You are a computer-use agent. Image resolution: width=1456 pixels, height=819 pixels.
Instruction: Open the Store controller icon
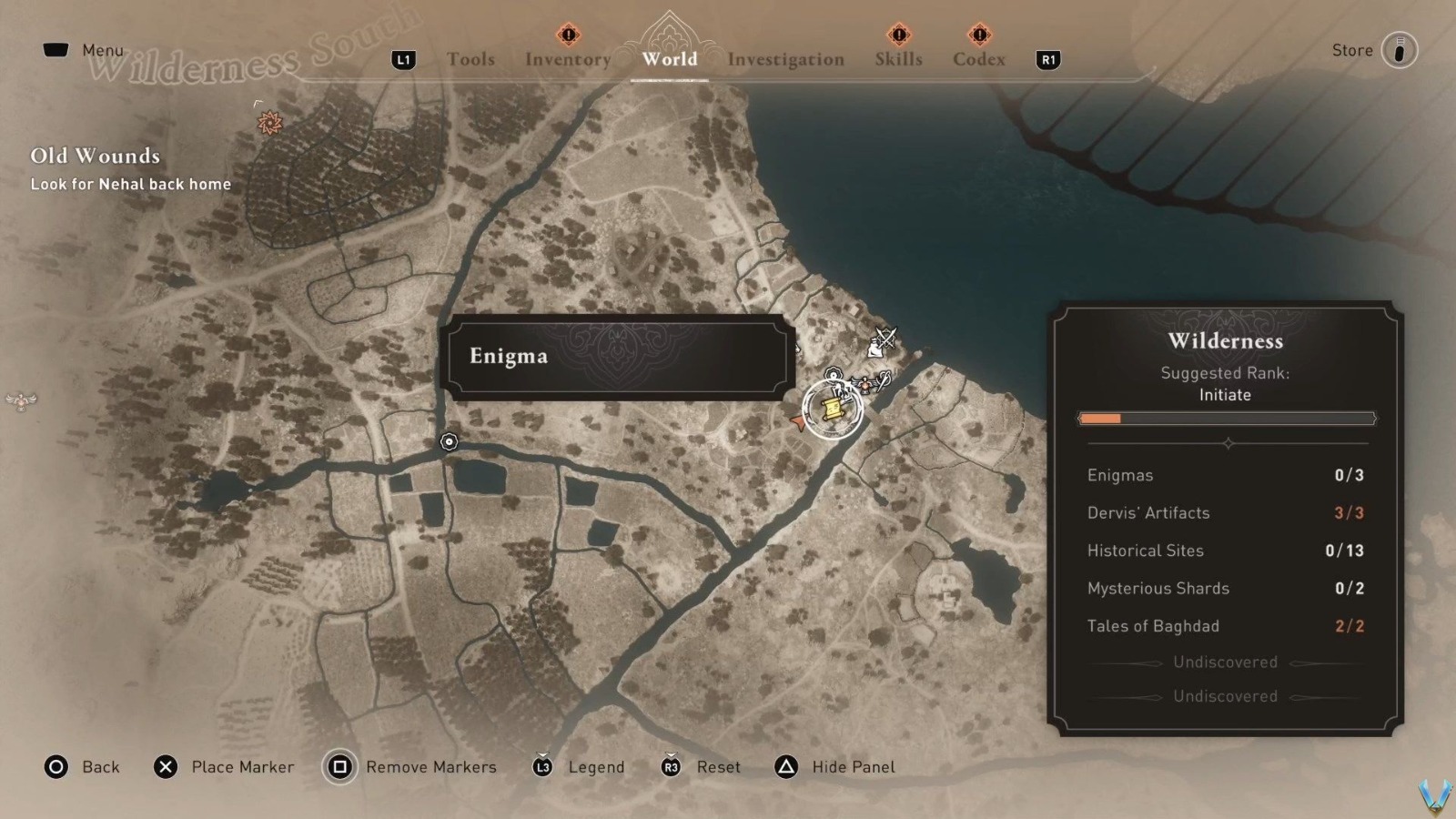[x=1401, y=50]
